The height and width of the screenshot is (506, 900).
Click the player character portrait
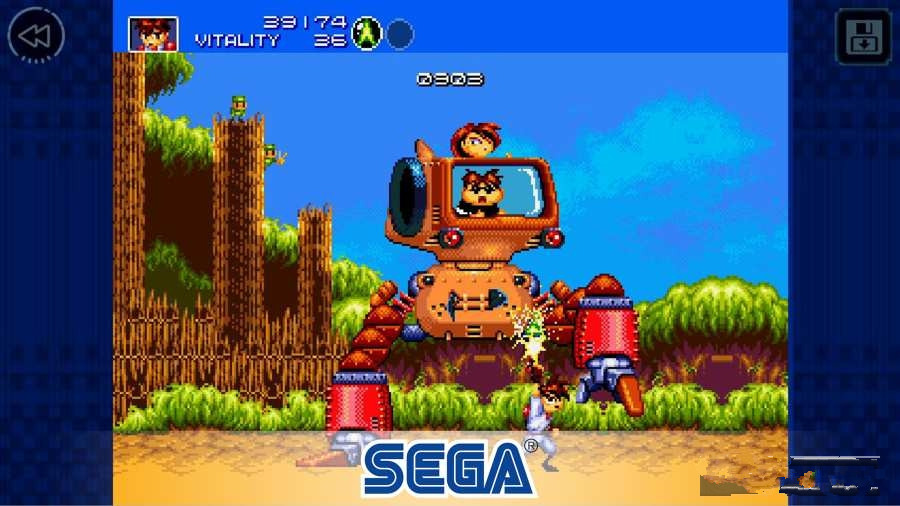(153, 34)
